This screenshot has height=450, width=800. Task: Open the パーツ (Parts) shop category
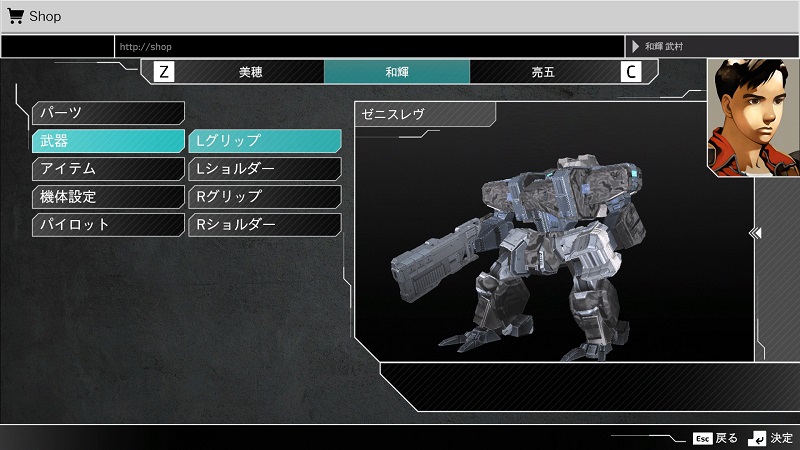[x=108, y=113]
